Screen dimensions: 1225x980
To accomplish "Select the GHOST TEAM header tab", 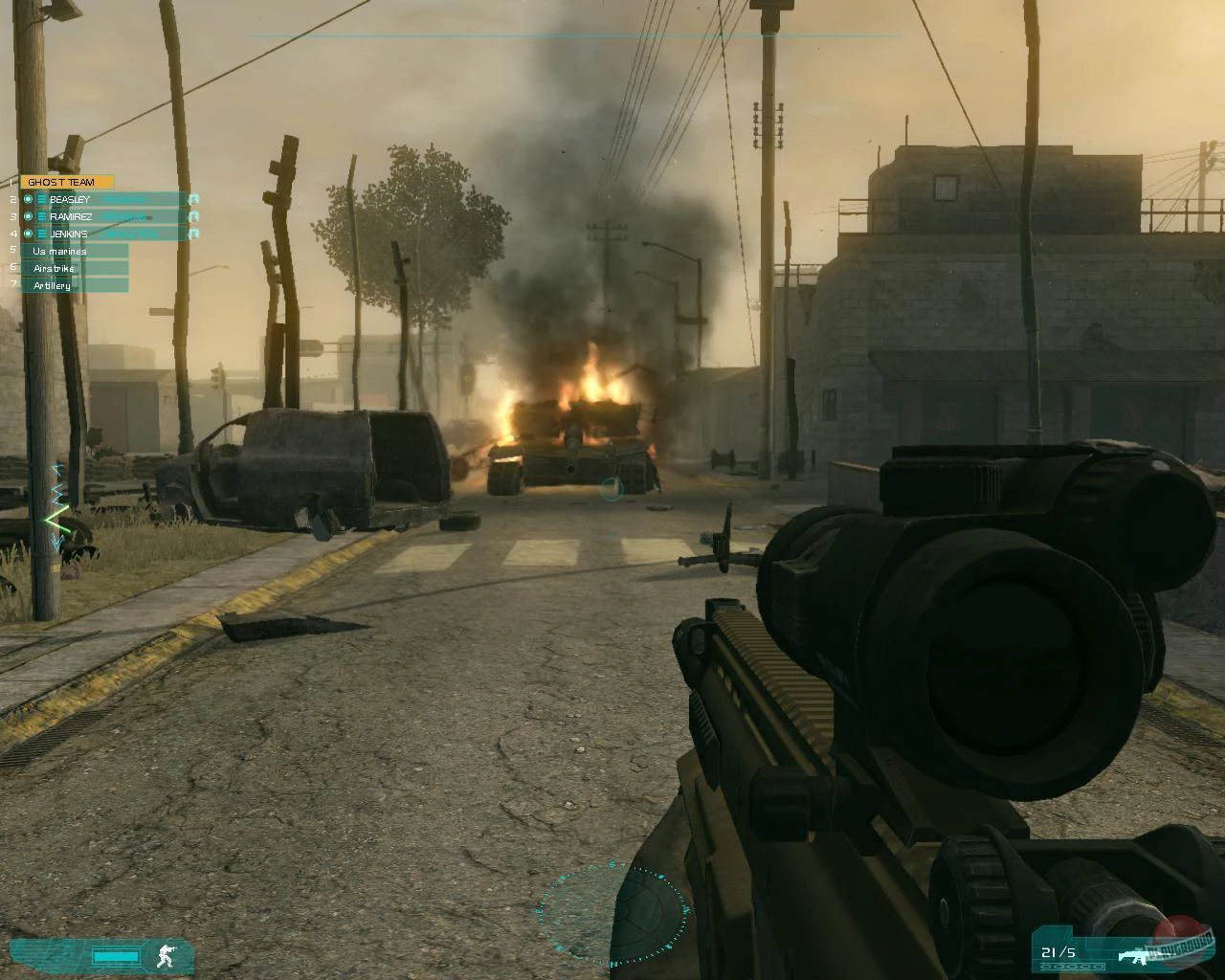I will click(61, 181).
